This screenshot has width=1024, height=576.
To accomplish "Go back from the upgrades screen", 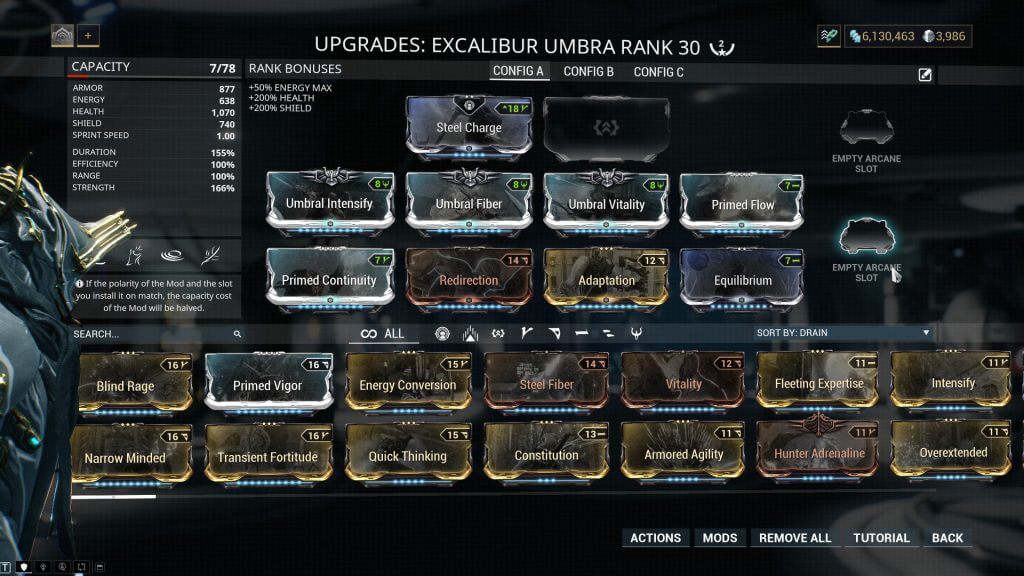I will pos(947,538).
